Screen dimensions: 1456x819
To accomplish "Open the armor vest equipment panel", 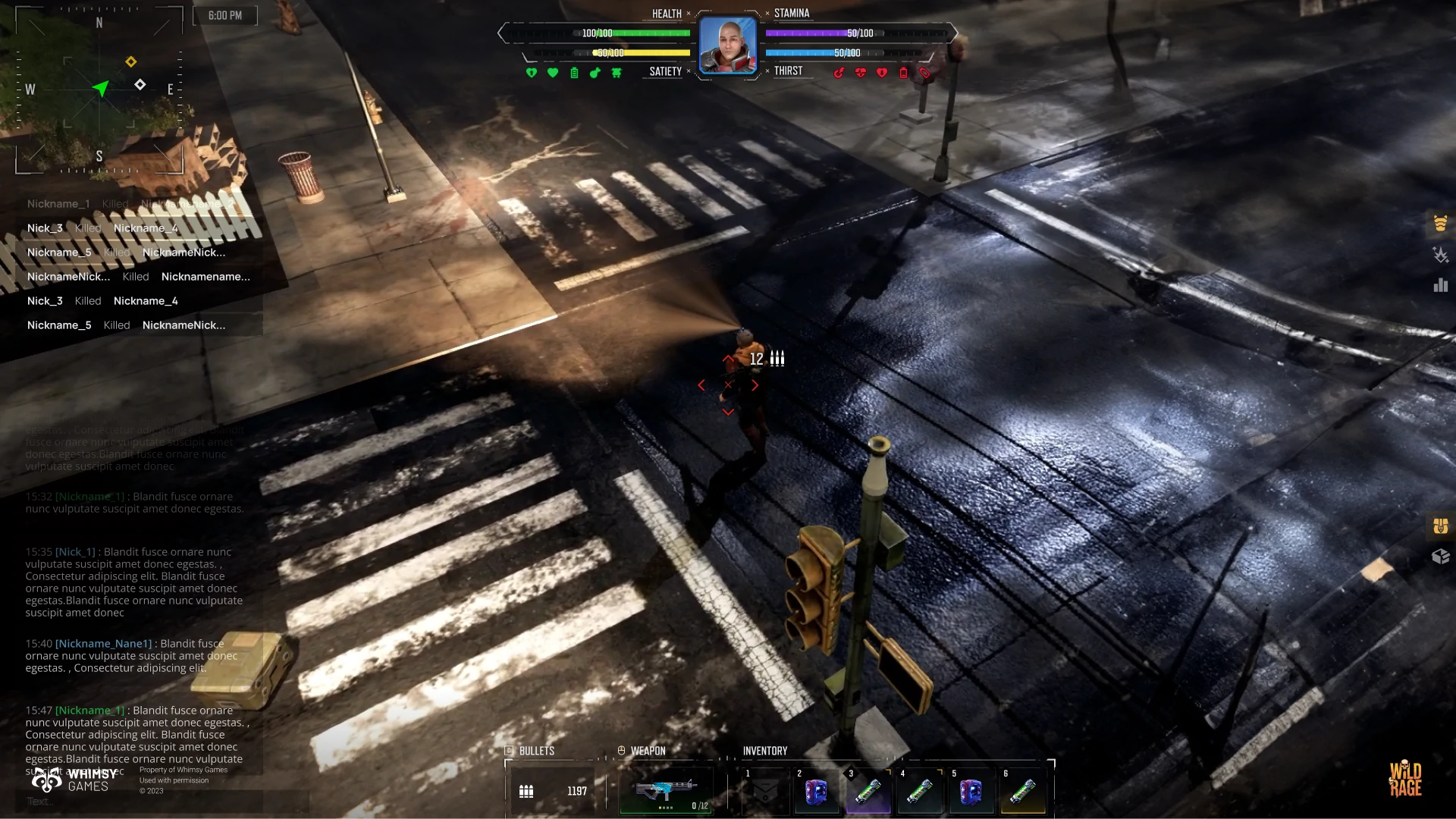I will click(1440, 223).
